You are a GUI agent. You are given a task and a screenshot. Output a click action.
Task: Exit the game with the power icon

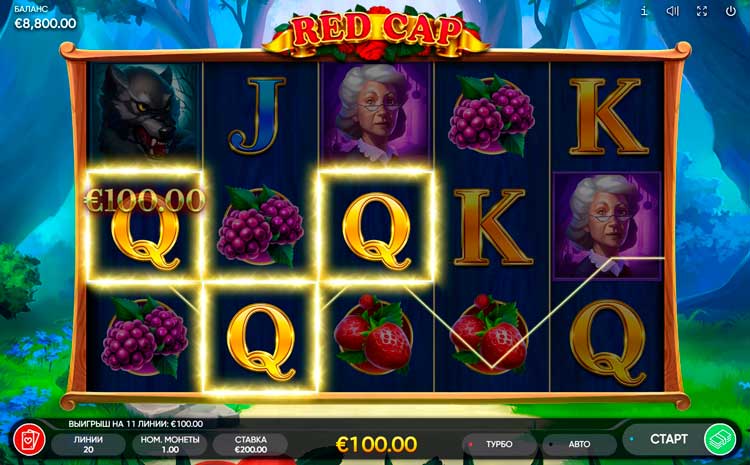click(731, 11)
